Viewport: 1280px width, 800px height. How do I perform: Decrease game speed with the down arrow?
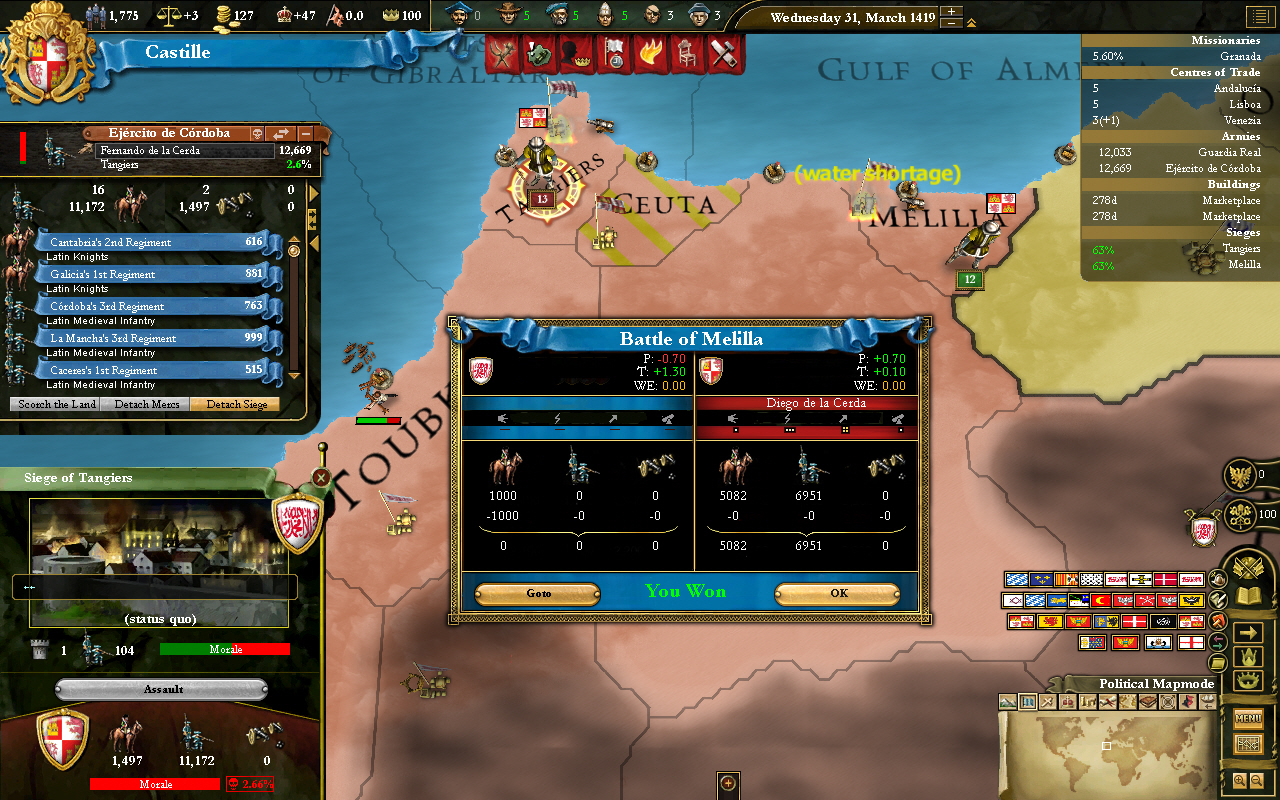[951, 25]
